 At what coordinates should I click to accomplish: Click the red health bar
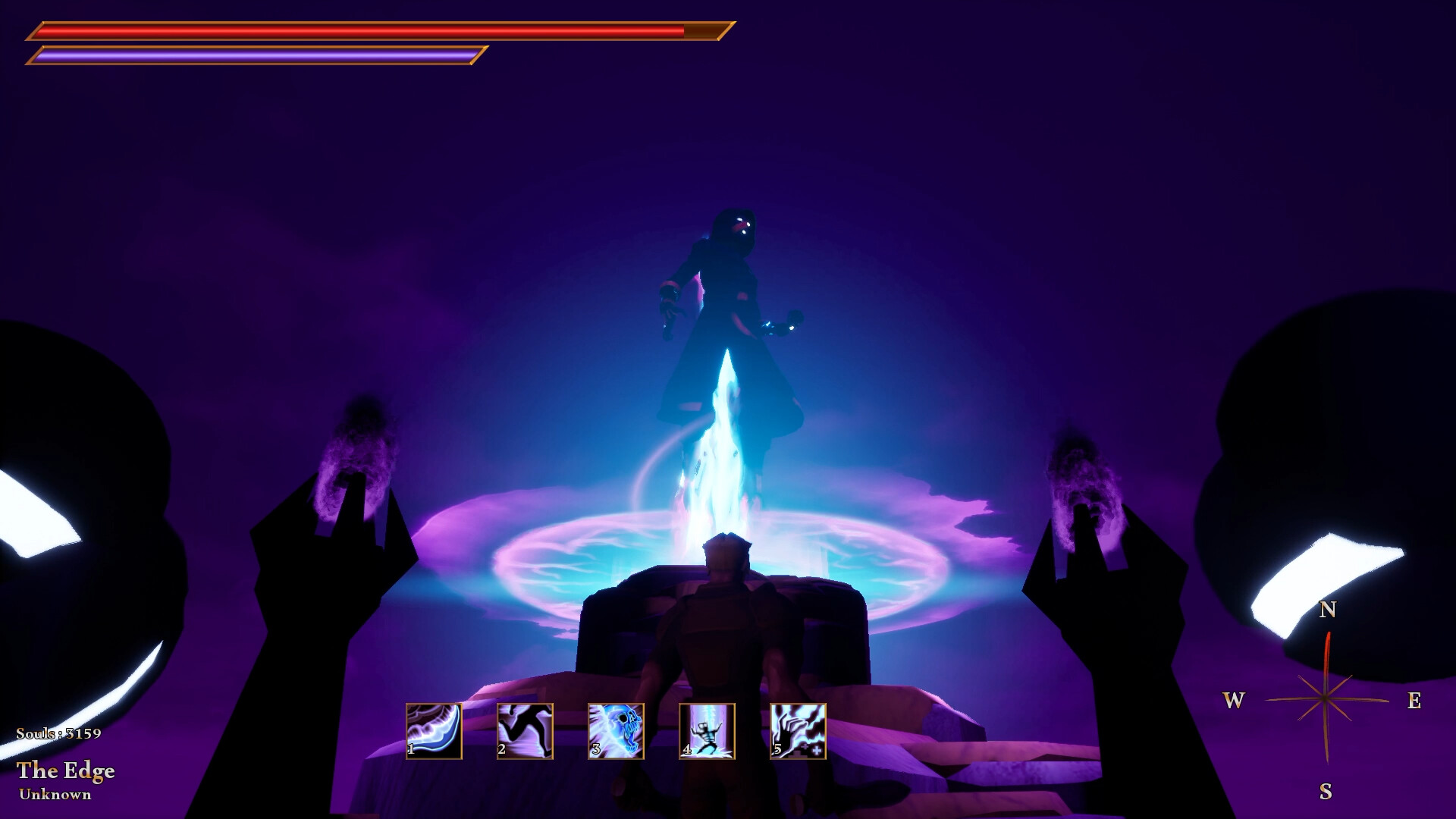356,32
